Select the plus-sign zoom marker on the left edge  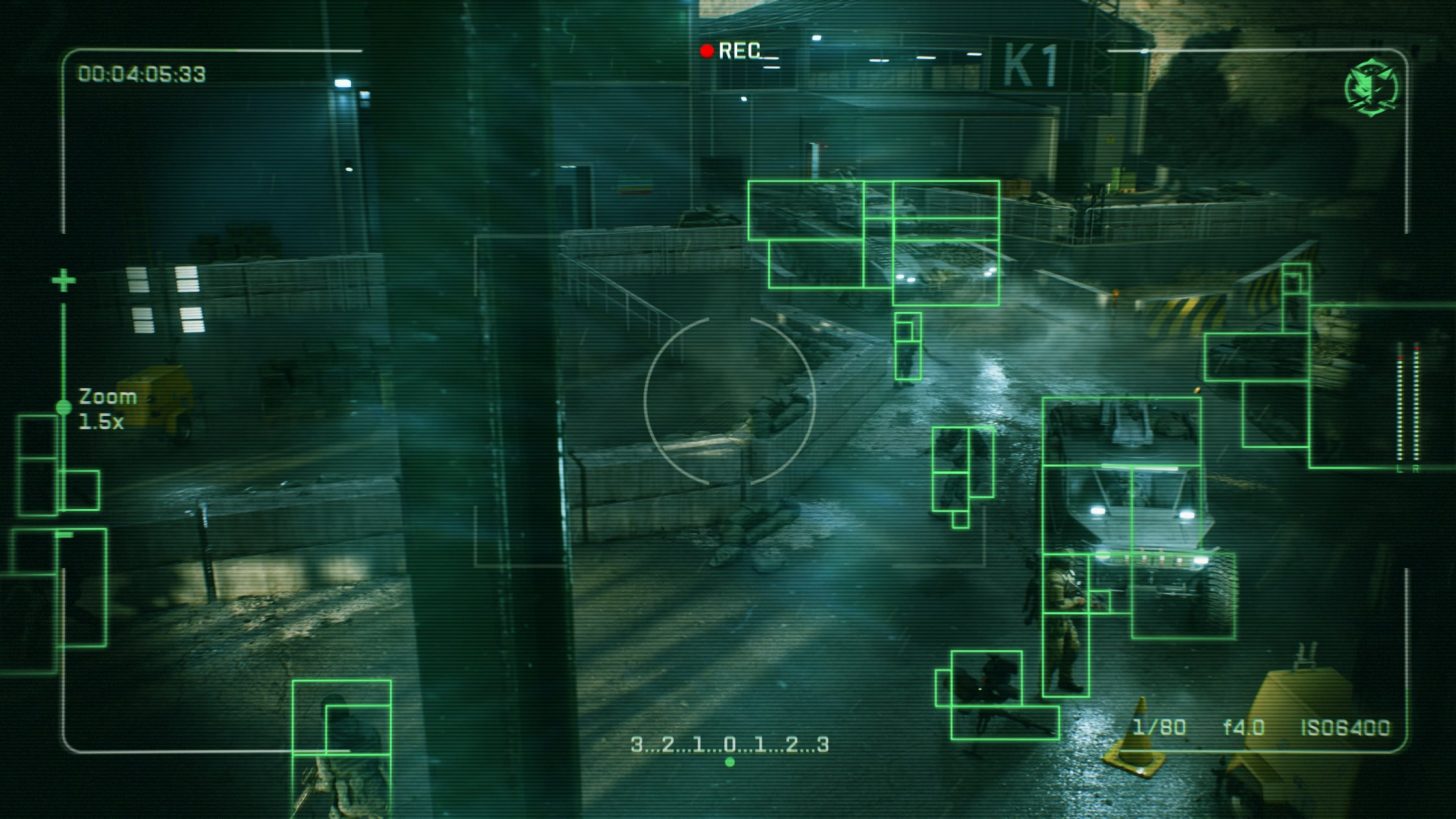(x=65, y=280)
